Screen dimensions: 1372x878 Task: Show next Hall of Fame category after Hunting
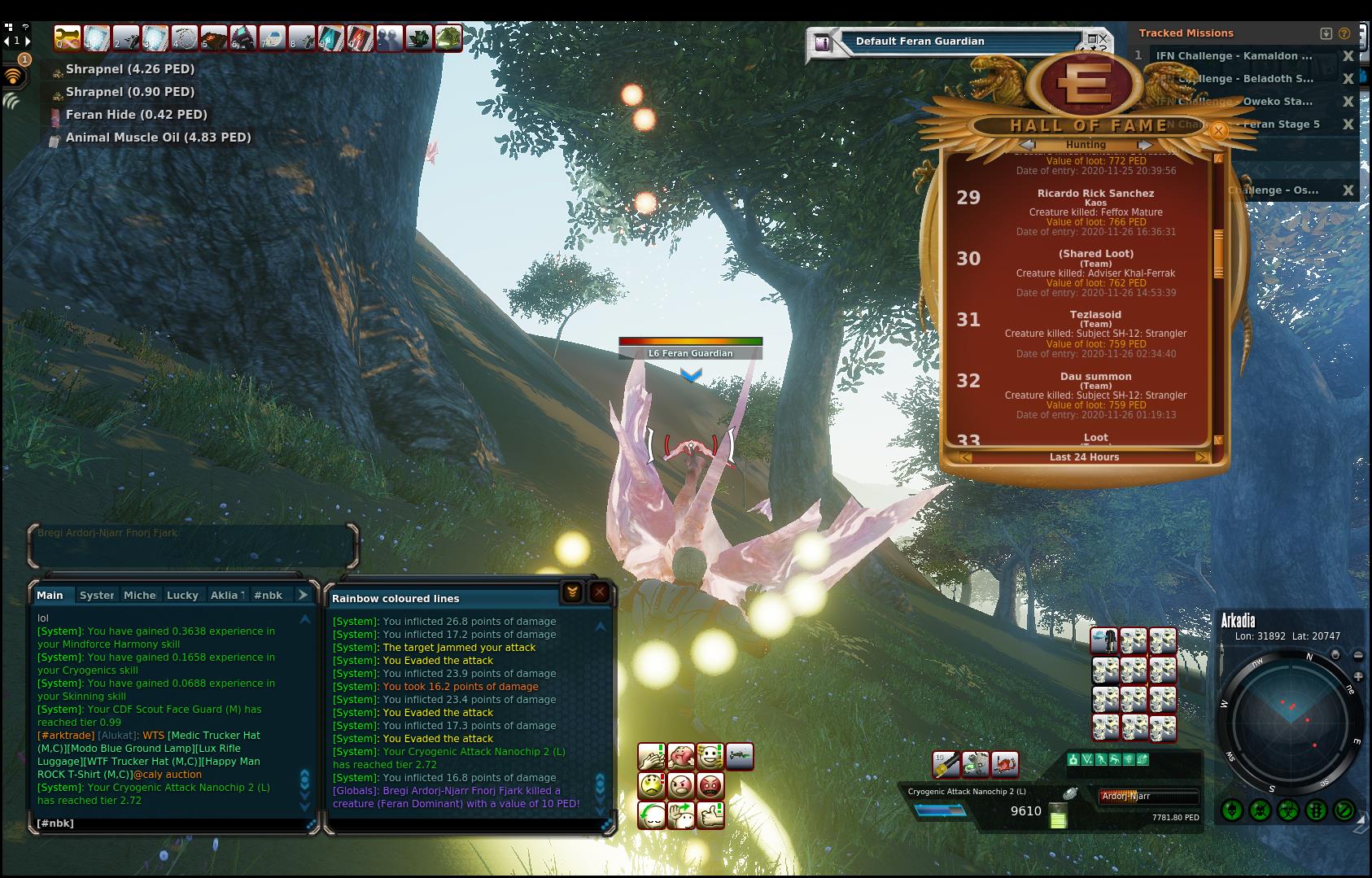click(1145, 145)
